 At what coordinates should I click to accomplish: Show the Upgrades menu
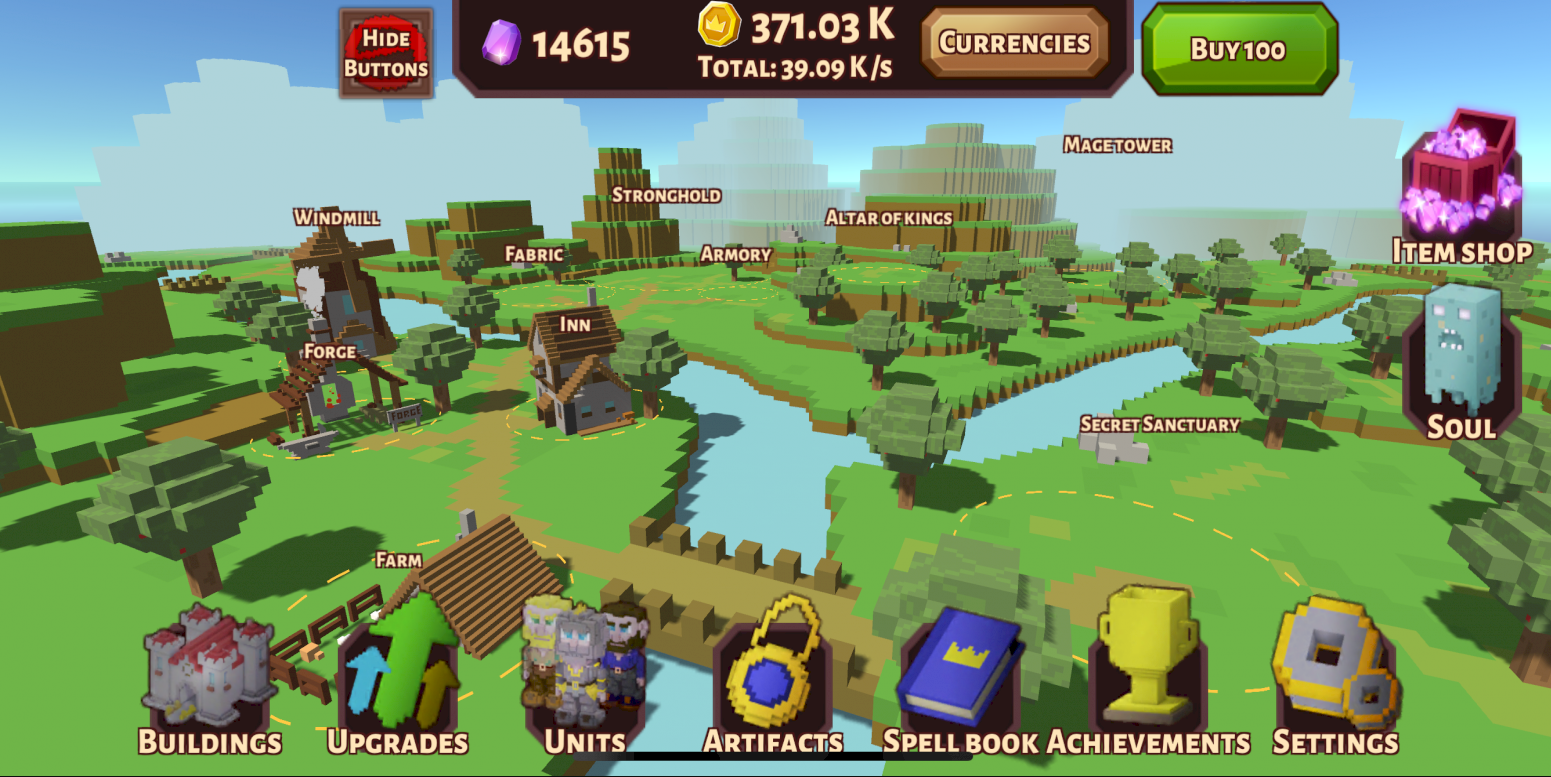point(398,680)
